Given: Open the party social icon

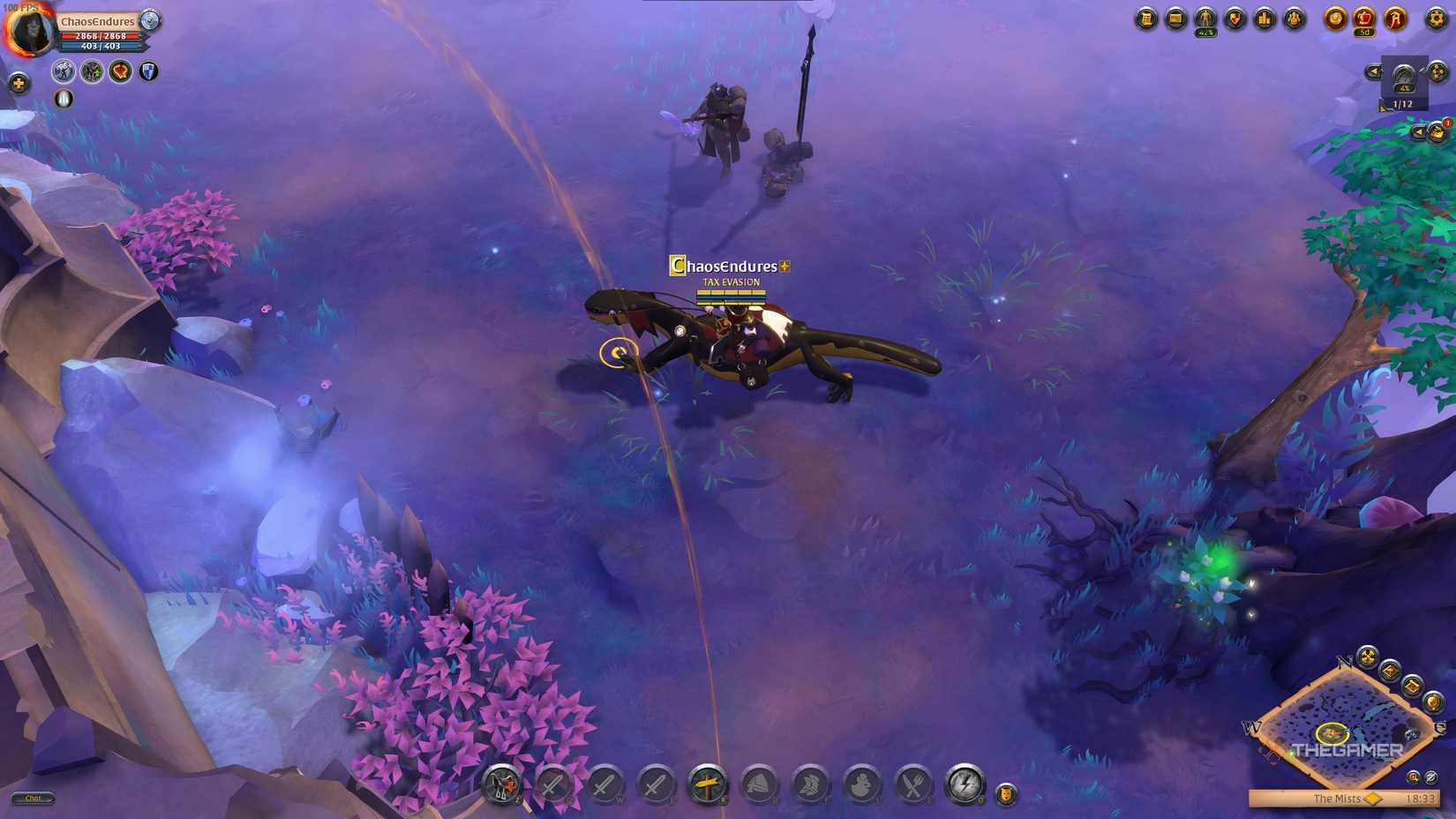Looking at the screenshot, I should 1295,19.
